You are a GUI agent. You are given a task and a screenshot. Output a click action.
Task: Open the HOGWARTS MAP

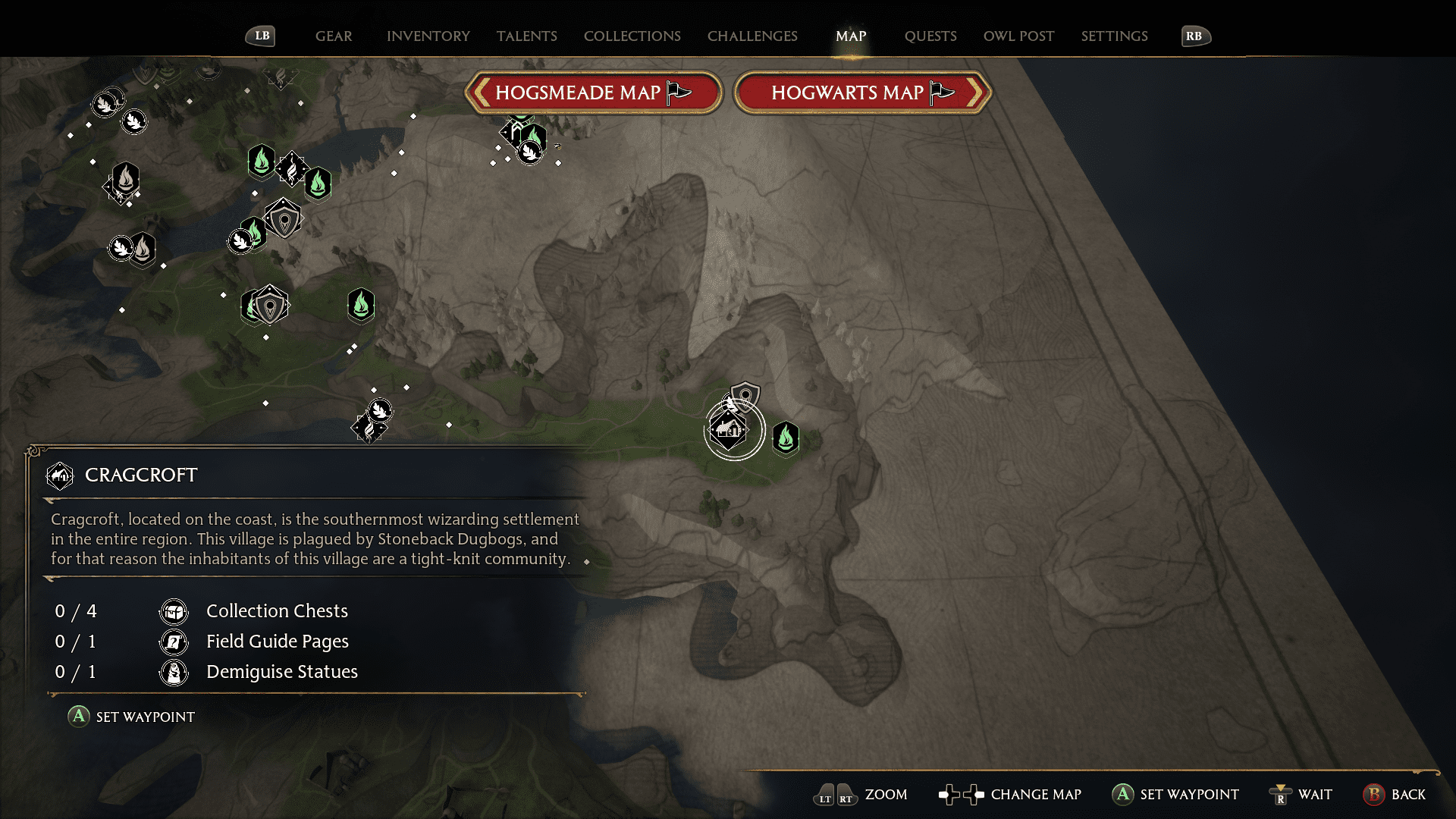(861, 92)
